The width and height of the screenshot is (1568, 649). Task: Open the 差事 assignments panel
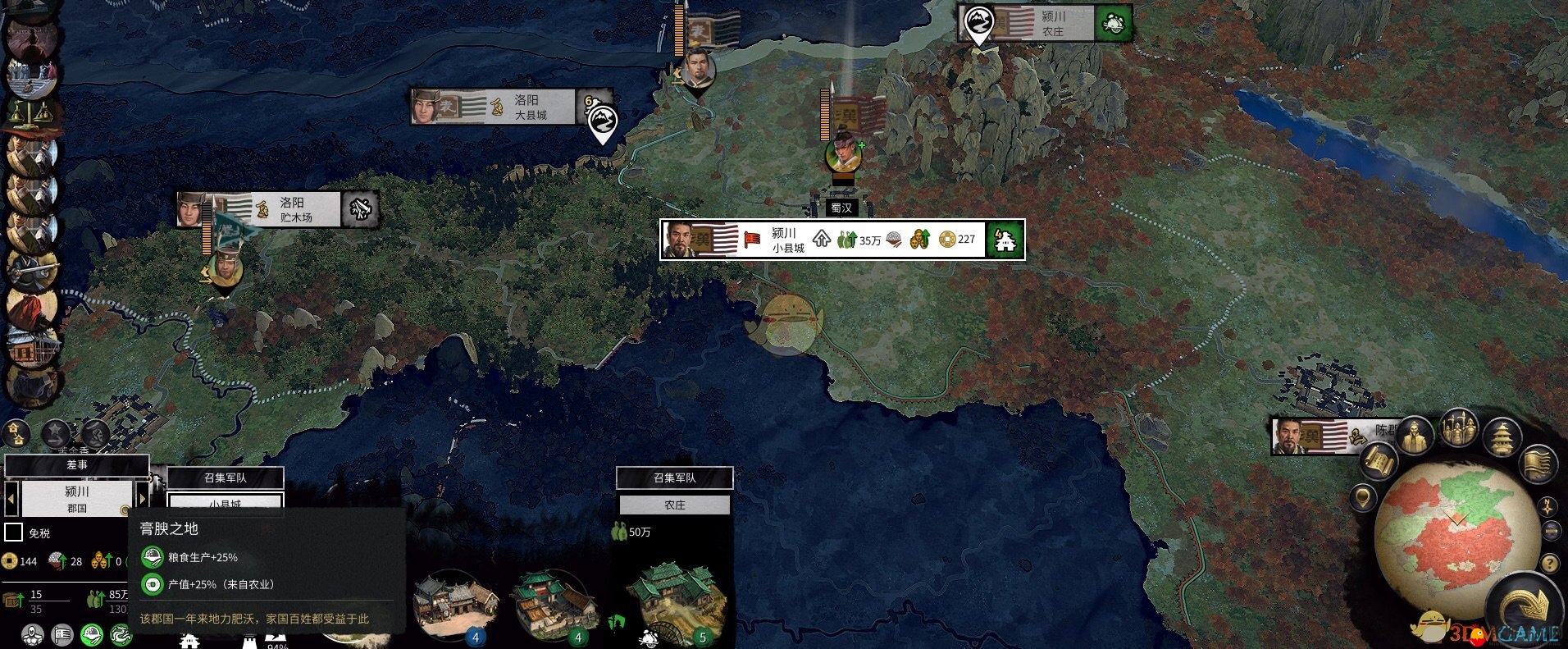click(x=76, y=464)
